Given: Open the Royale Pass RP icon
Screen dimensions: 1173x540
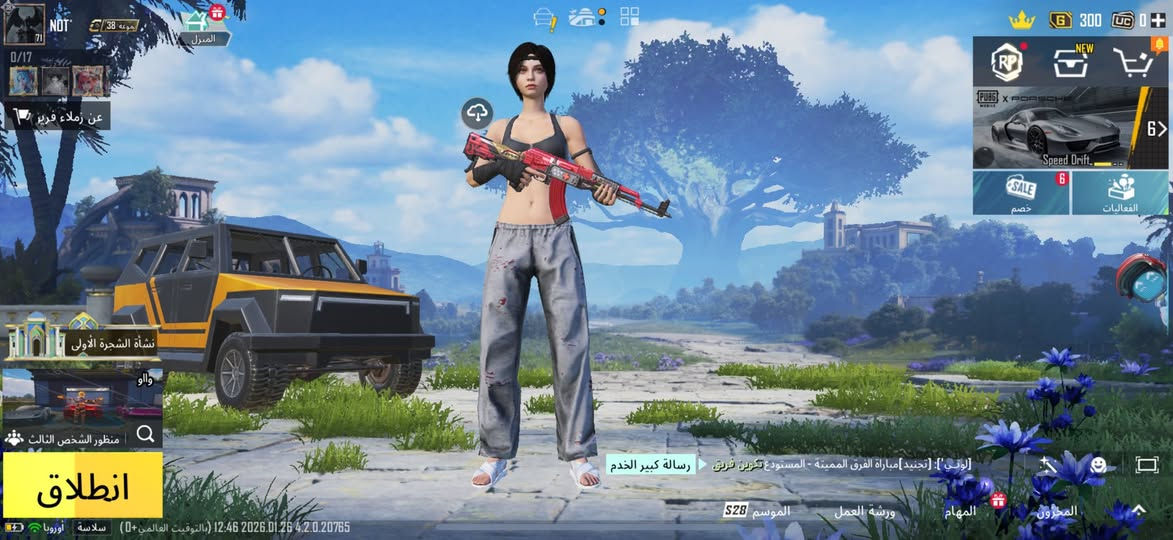Looking at the screenshot, I should pyautogui.click(x=1007, y=62).
